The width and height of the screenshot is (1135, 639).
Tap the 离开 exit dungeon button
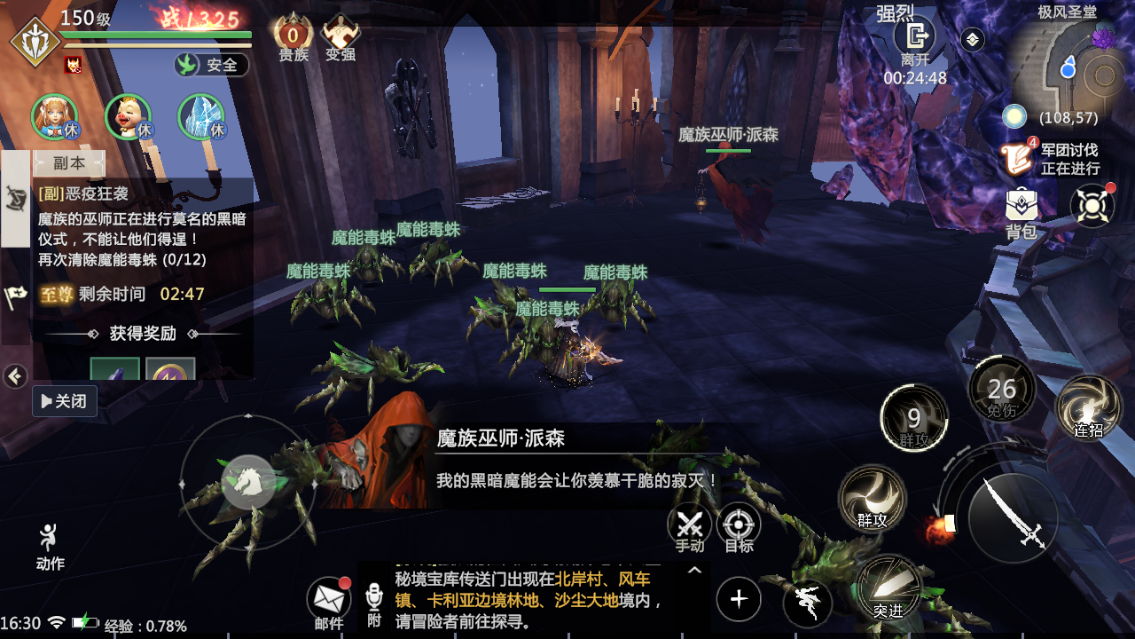tap(914, 42)
